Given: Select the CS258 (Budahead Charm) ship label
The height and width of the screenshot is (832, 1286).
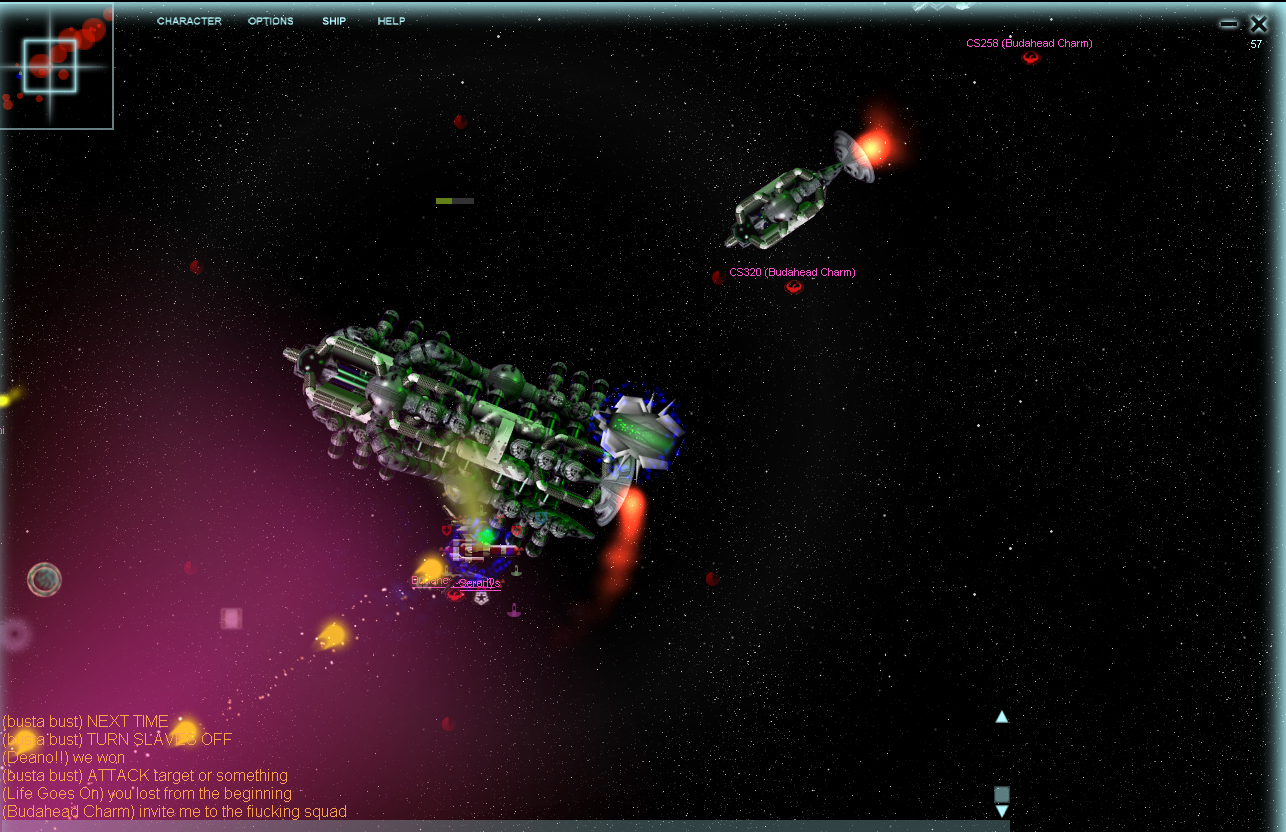Looking at the screenshot, I should pyautogui.click(x=1029, y=44).
